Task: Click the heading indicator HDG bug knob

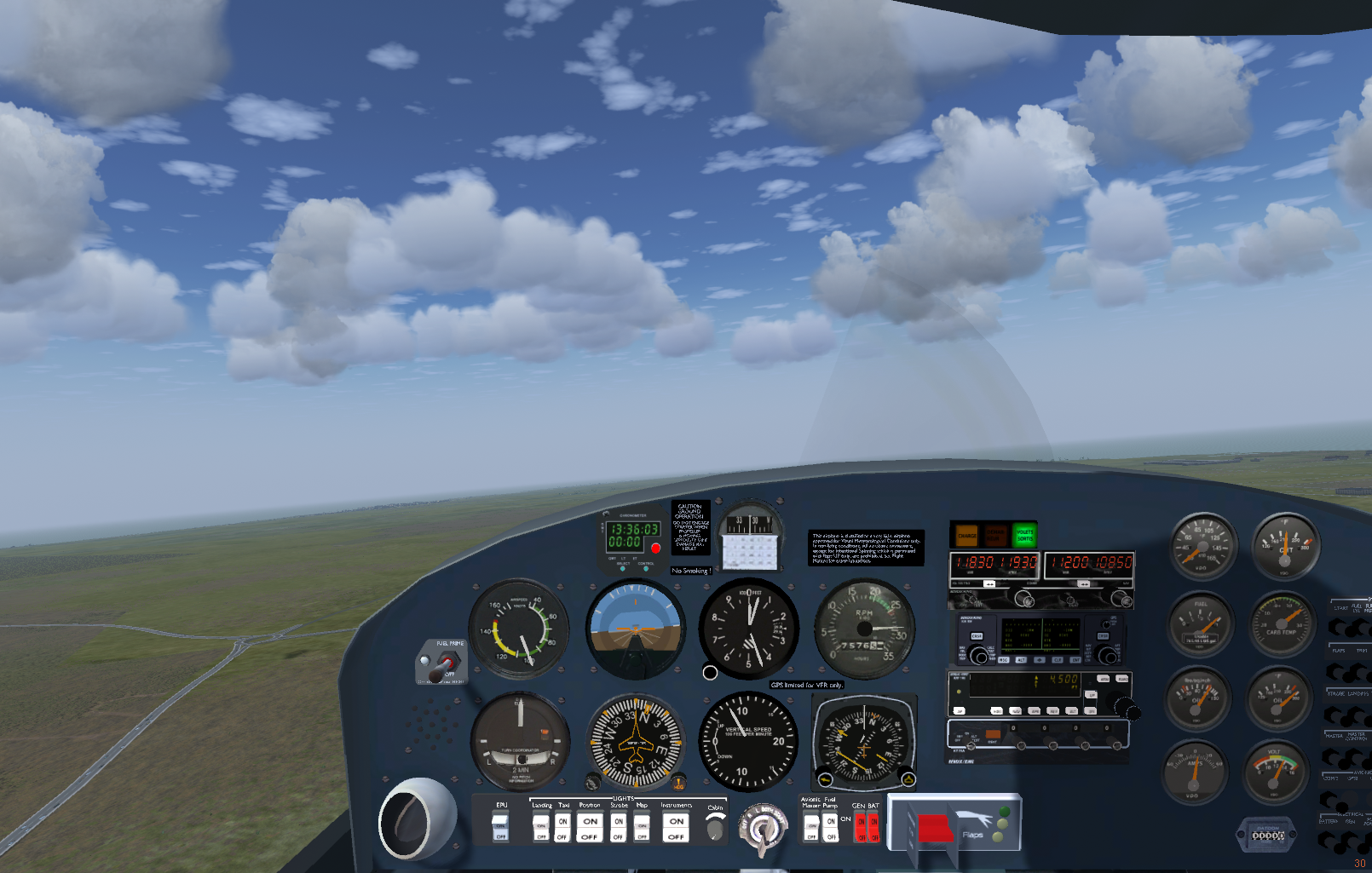Action: pyautogui.click(x=679, y=782)
